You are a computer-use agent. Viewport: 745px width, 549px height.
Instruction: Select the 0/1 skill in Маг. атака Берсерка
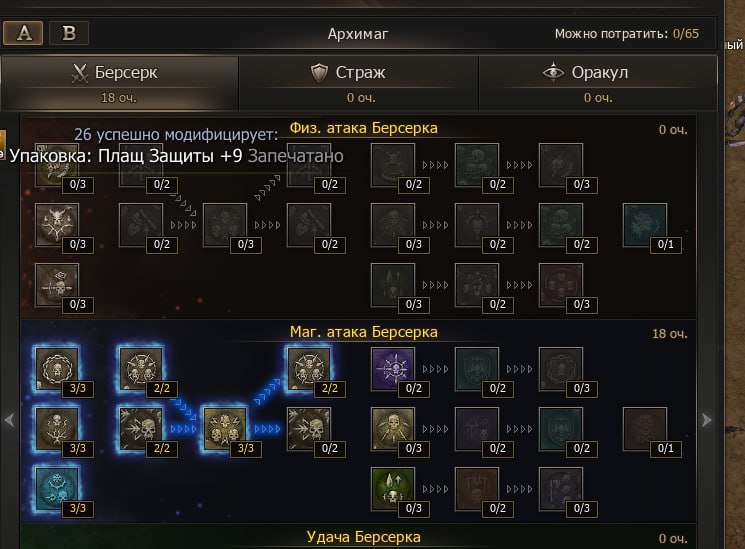645,429
